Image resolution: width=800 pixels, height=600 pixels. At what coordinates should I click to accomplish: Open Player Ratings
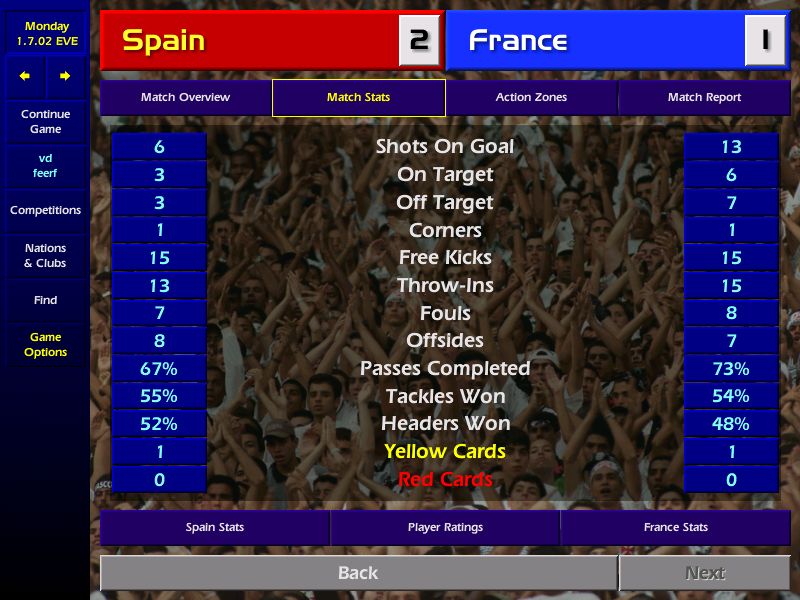click(x=445, y=527)
